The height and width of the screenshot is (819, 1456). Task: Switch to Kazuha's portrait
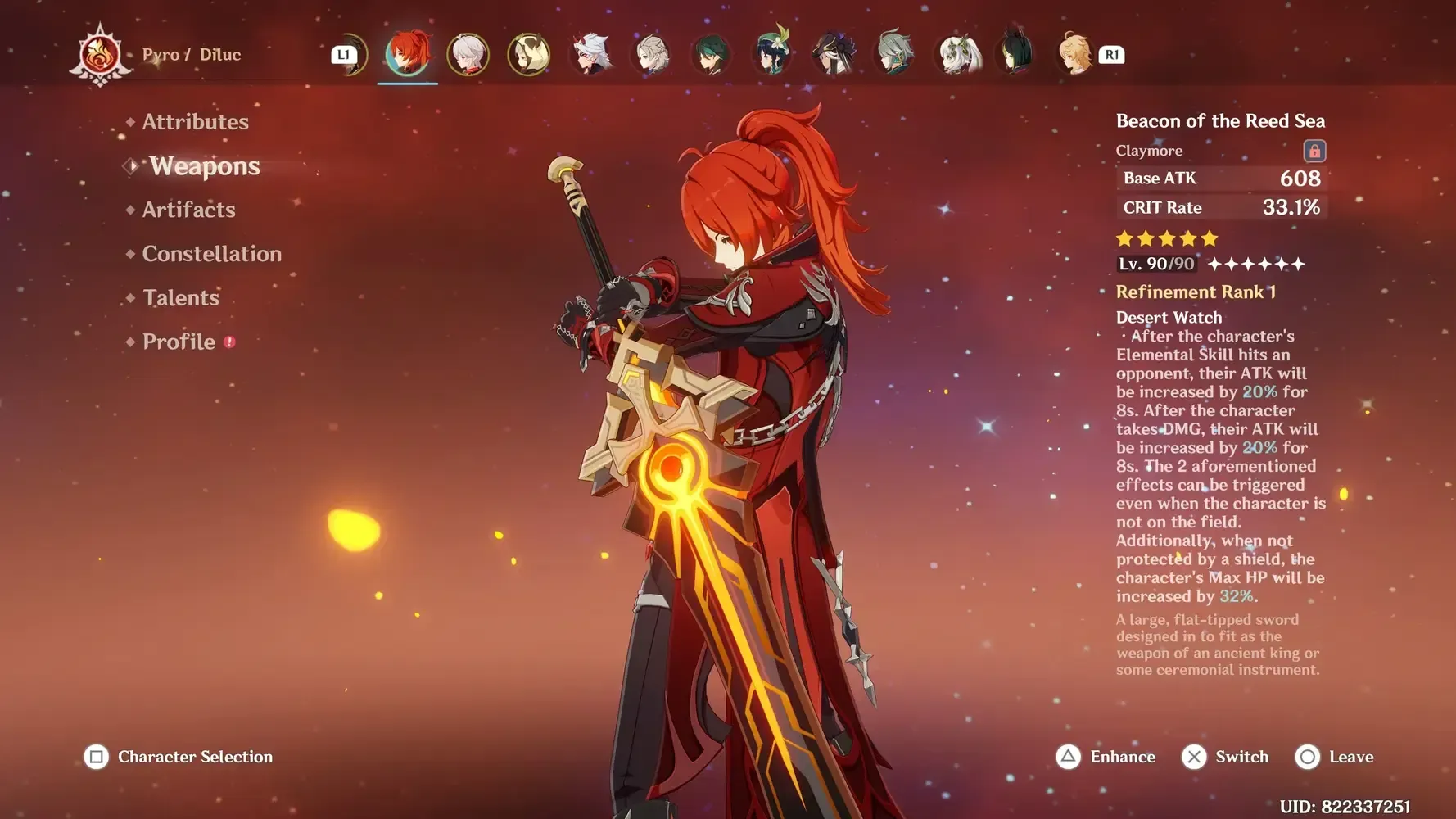point(468,54)
